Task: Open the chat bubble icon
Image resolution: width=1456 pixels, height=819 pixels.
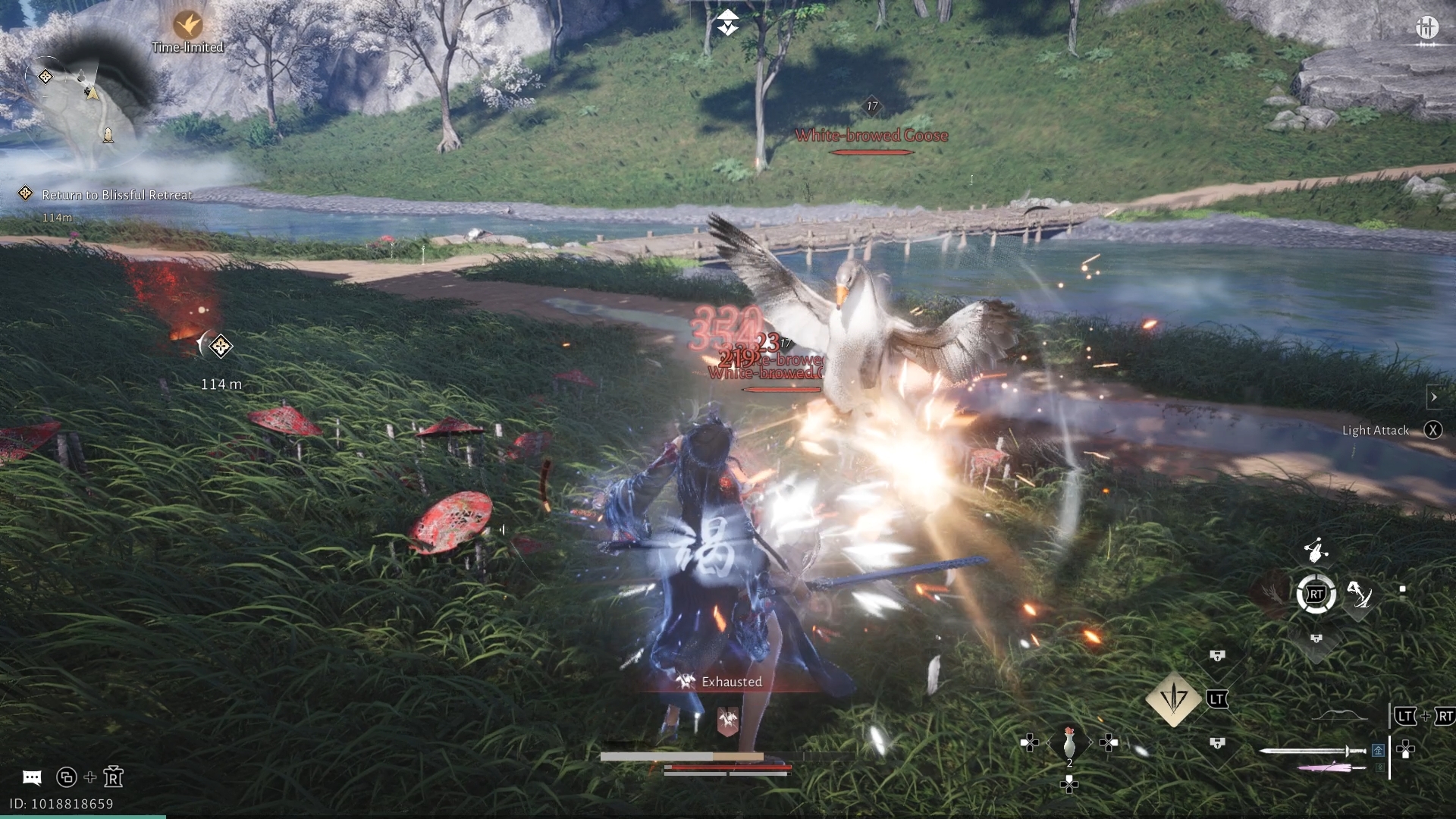Action: 32,777
